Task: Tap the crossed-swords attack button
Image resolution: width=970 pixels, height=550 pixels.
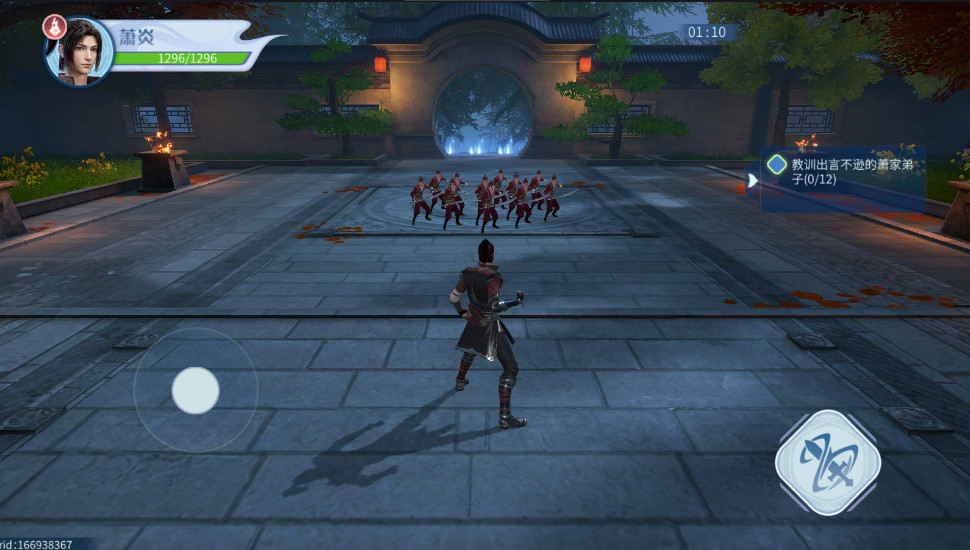Action: click(x=827, y=463)
